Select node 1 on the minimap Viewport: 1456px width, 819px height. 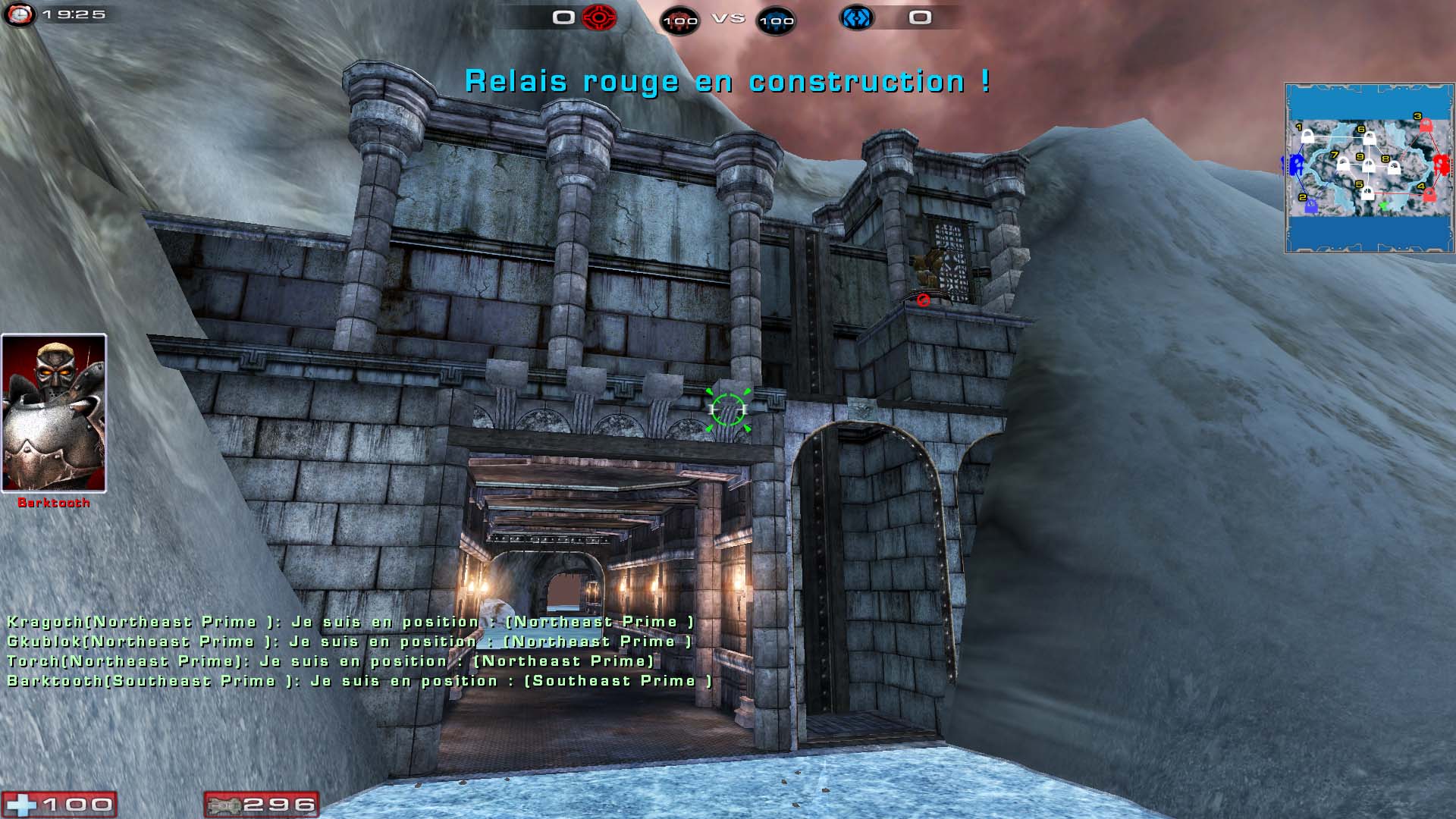point(1307,137)
